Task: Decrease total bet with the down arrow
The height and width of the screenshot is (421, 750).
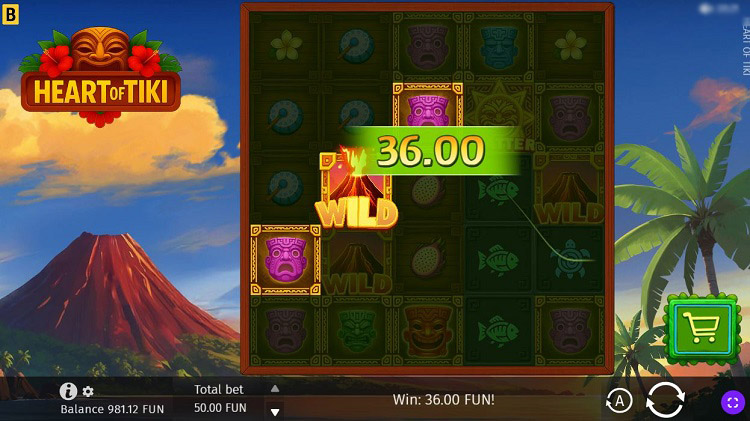Action: click(275, 410)
